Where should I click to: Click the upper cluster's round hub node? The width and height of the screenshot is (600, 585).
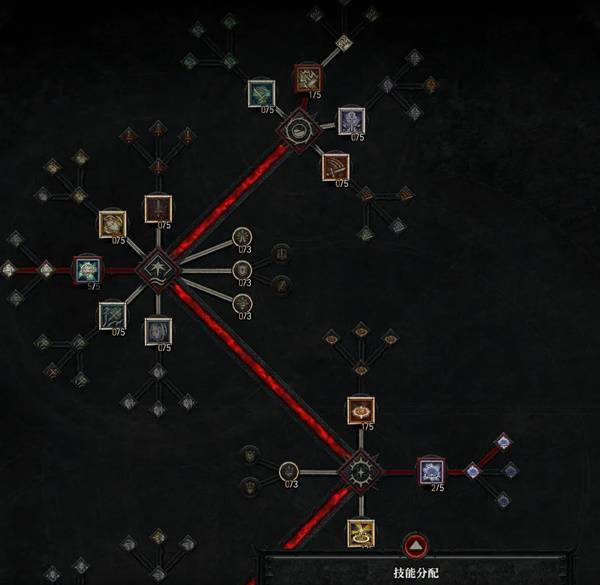(x=297, y=129)
